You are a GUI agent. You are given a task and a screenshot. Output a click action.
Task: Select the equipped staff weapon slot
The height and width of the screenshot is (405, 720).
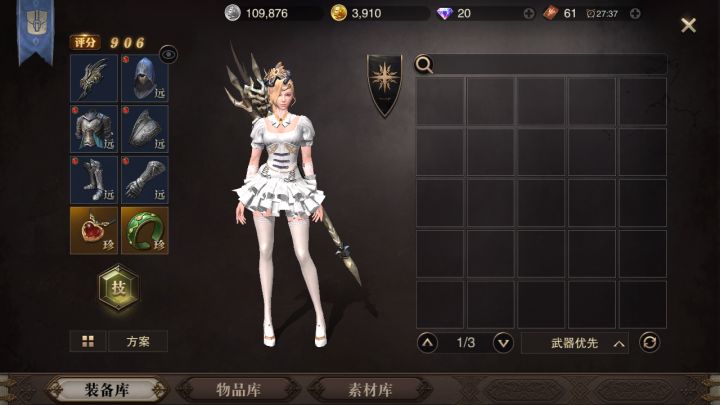tap(94, 78)
